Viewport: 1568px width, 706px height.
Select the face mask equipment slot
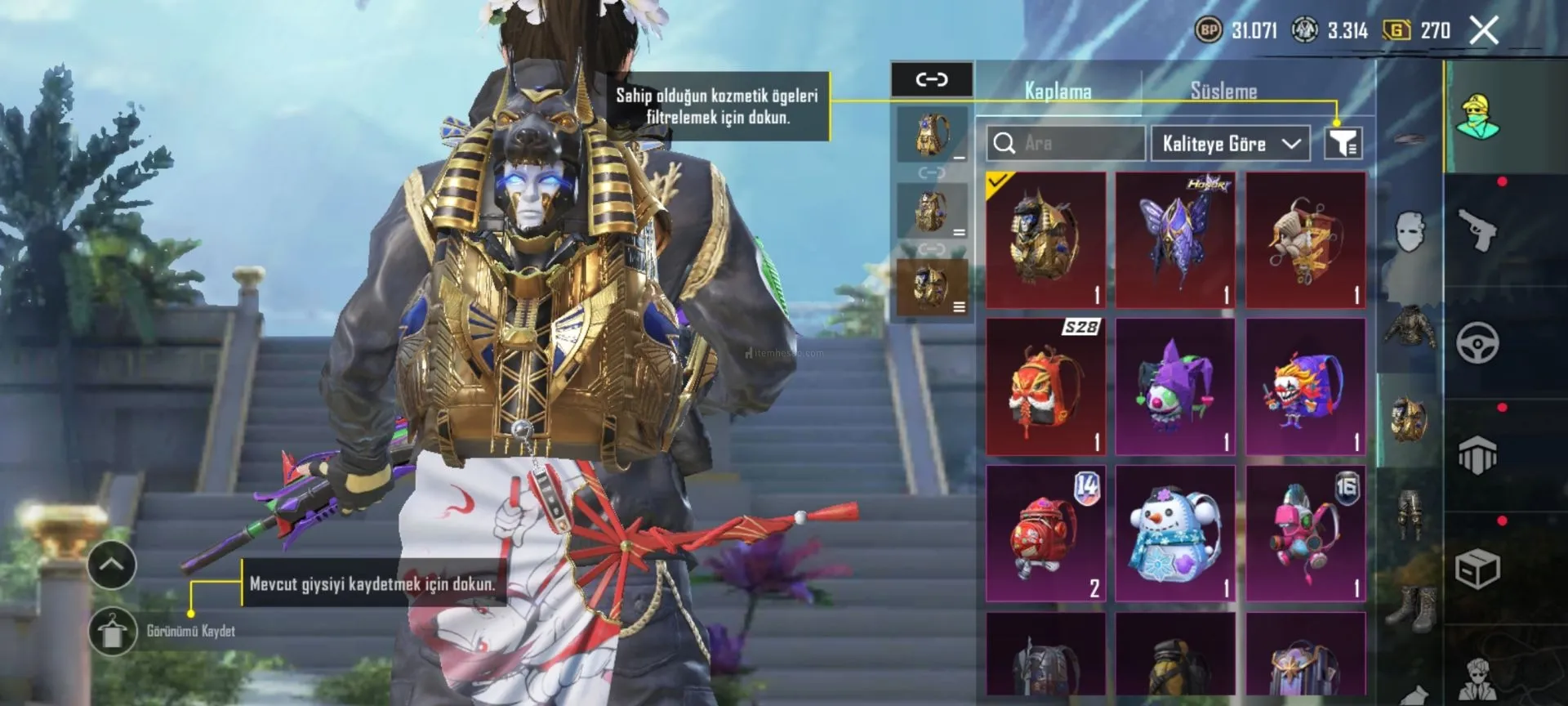(x=1410, y=233)
